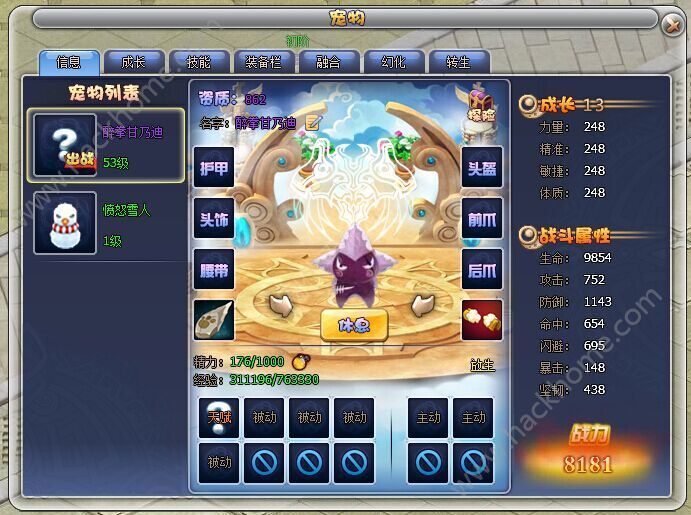Go to the 转生 tab

pos(458,62)
